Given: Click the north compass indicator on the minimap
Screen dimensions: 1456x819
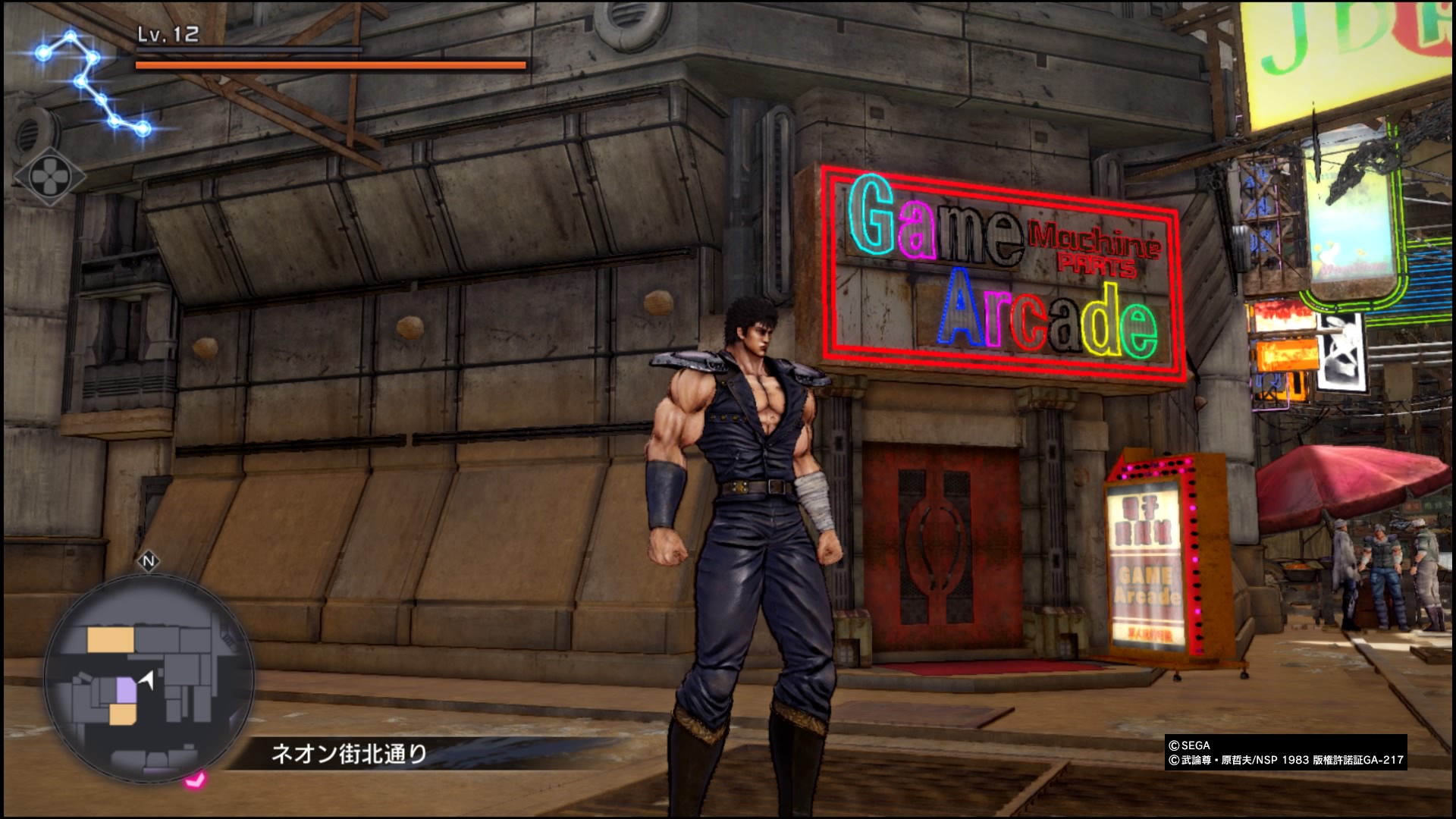Looking at the screenshot, I should [149, 562].
